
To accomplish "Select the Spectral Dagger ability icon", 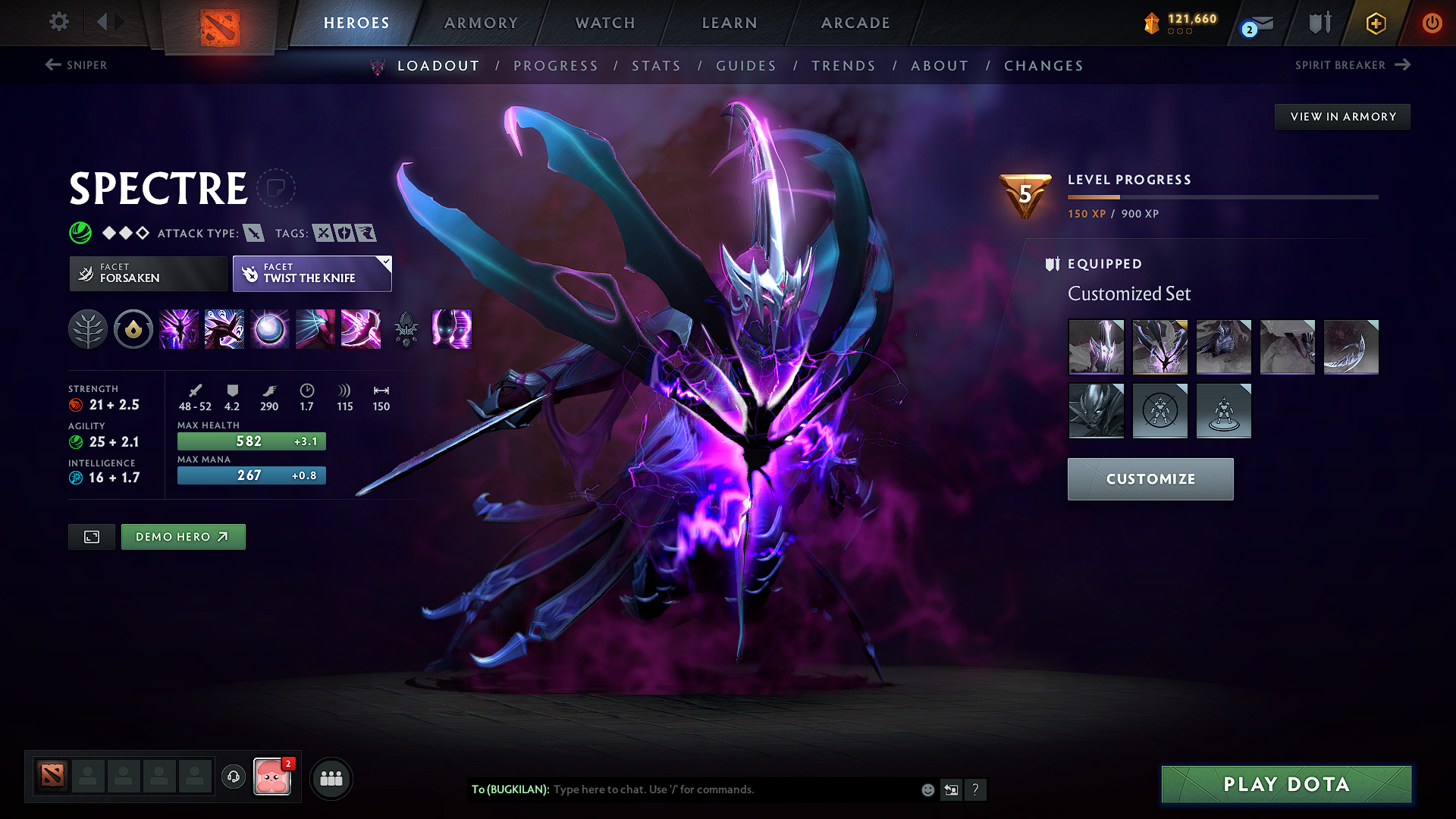I will coord(179,329).
